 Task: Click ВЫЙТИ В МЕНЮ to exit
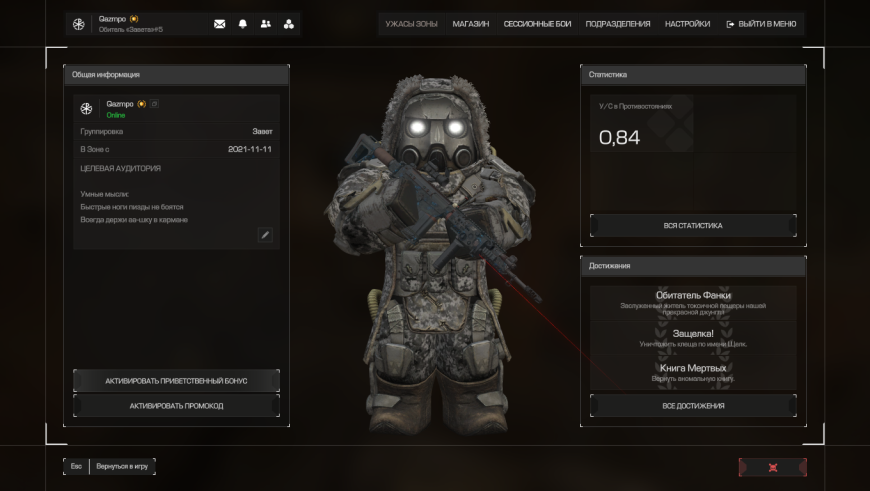[x=761, y=23]
